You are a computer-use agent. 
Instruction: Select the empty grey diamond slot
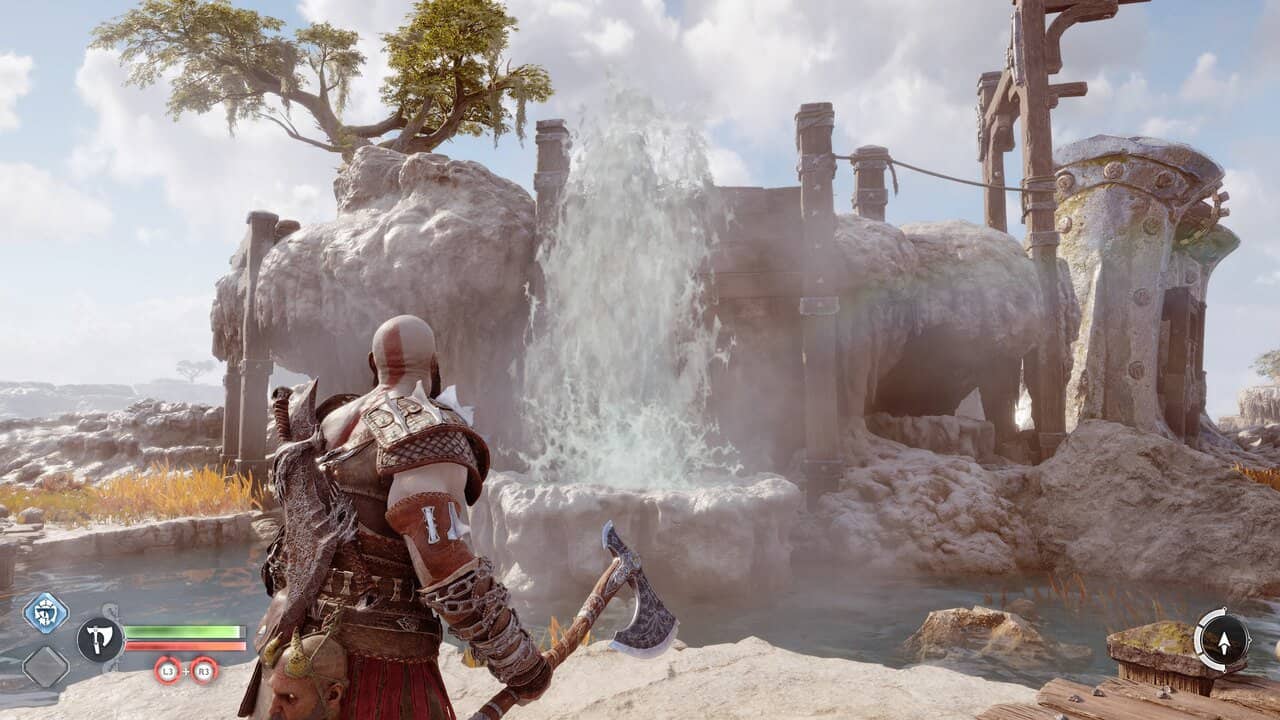[x=45, y=667]
